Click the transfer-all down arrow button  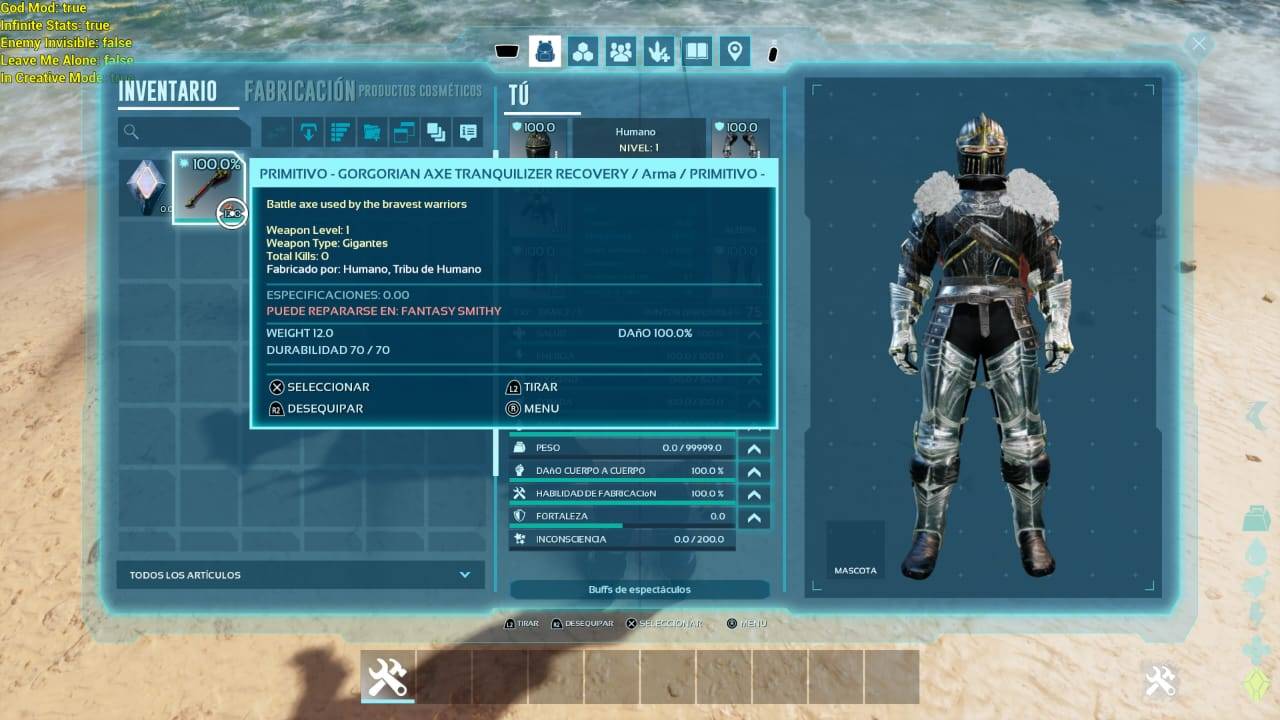pyautogui.click(x=309, y=131)
